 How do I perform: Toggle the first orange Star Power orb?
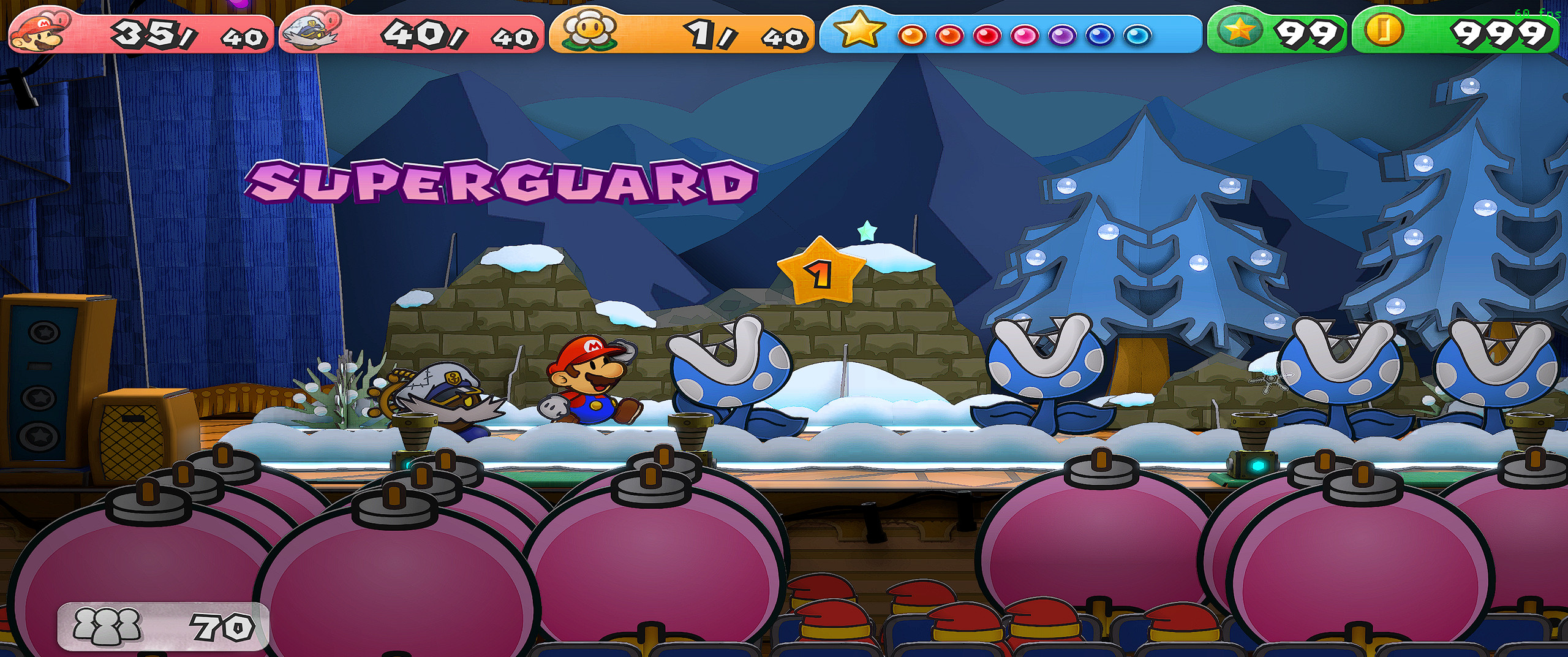(x=913, y=35)
